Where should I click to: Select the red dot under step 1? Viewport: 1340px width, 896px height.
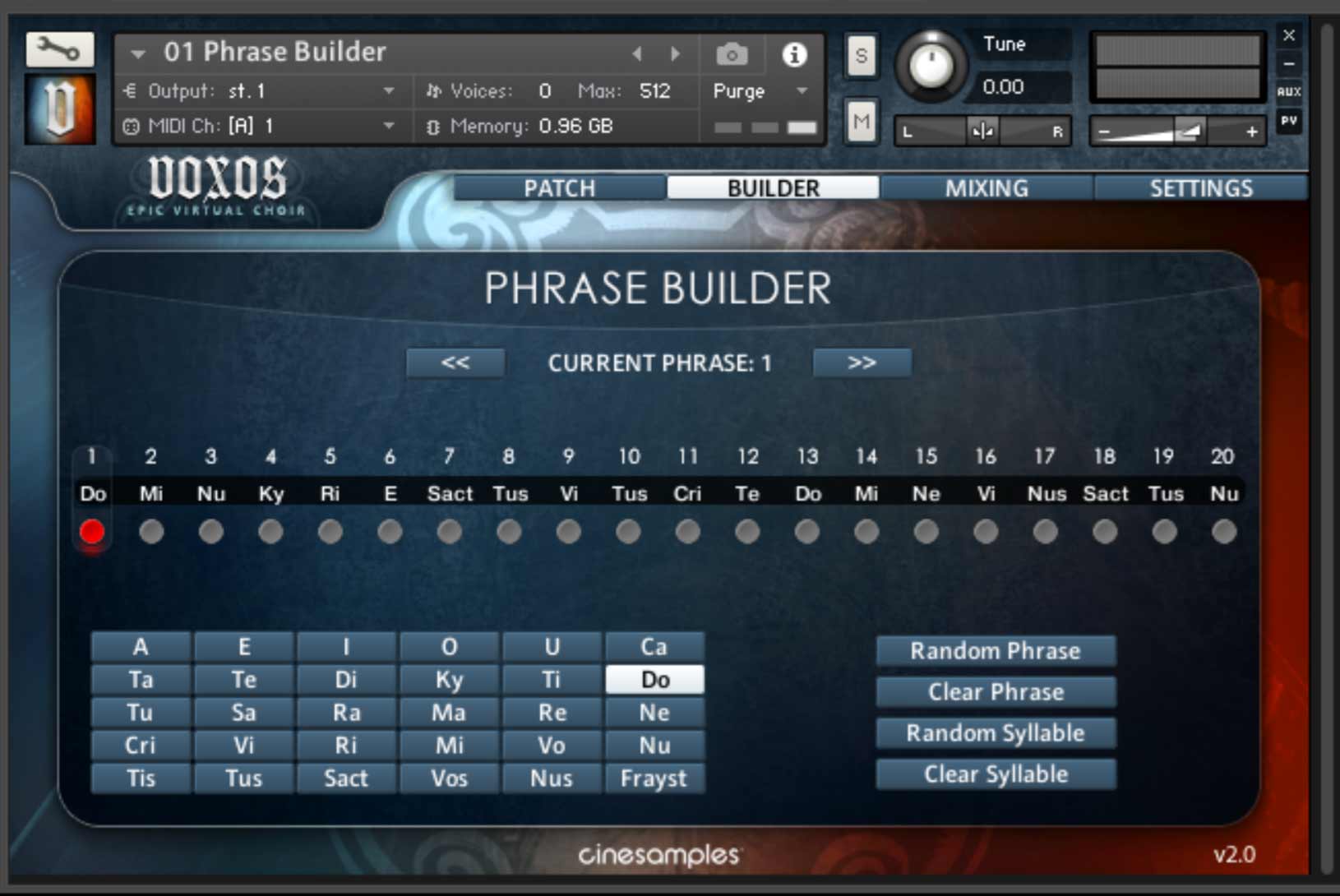[x=92, y=532]
